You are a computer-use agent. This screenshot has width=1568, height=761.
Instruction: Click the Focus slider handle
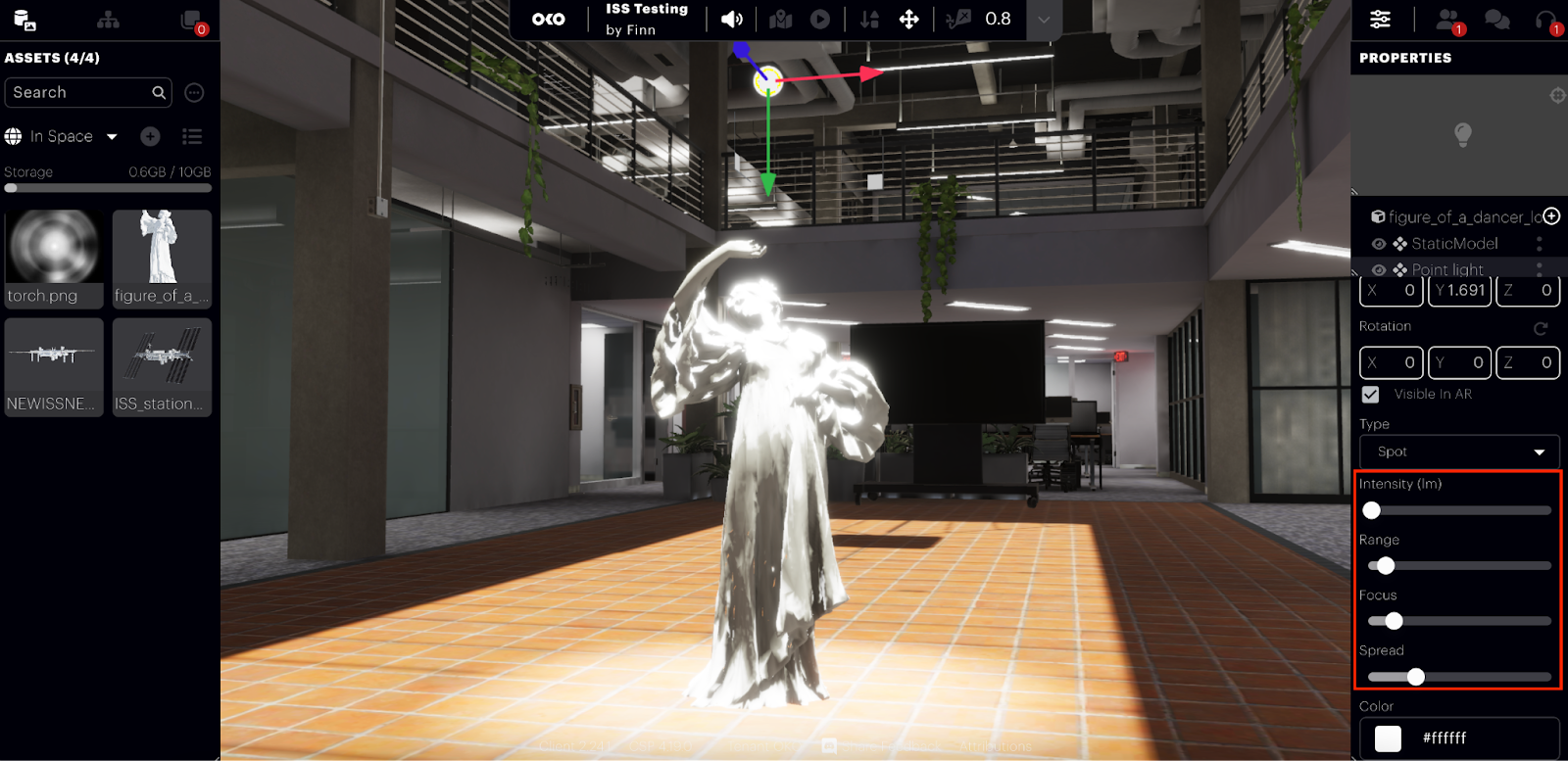(1394, 621)
